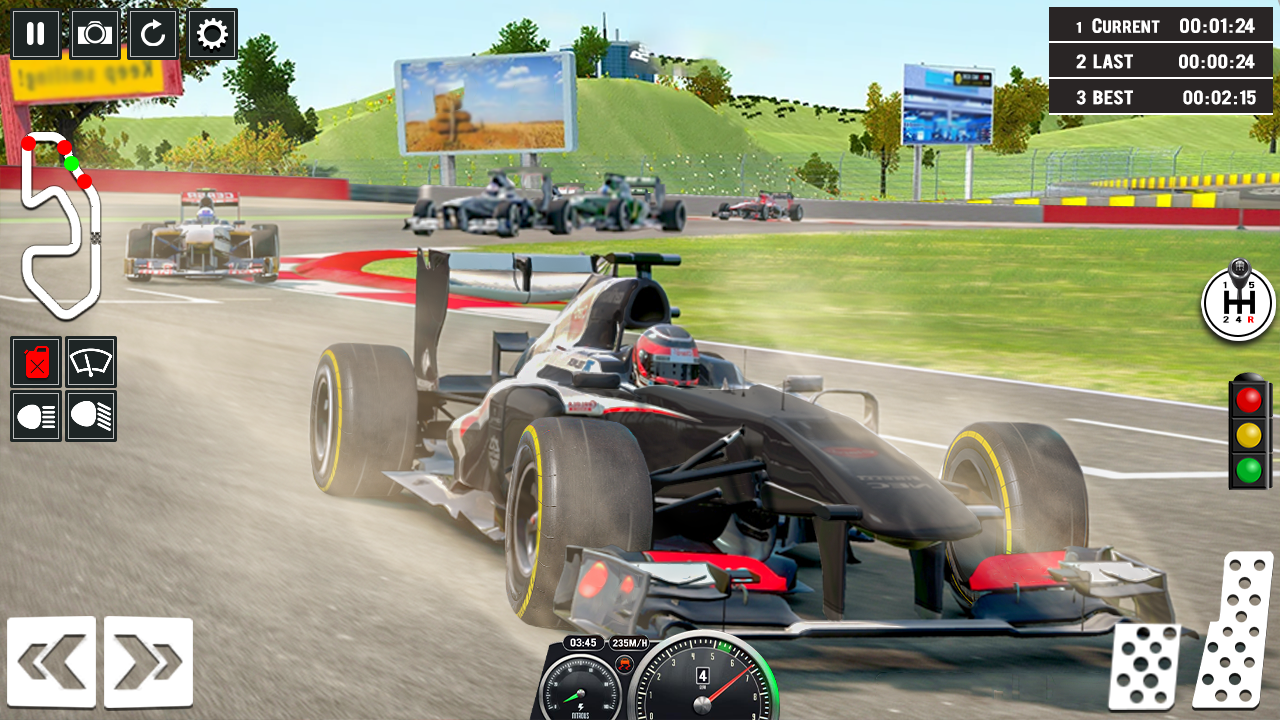
Task: Open the settings gear icon
Action: point(209,33)
